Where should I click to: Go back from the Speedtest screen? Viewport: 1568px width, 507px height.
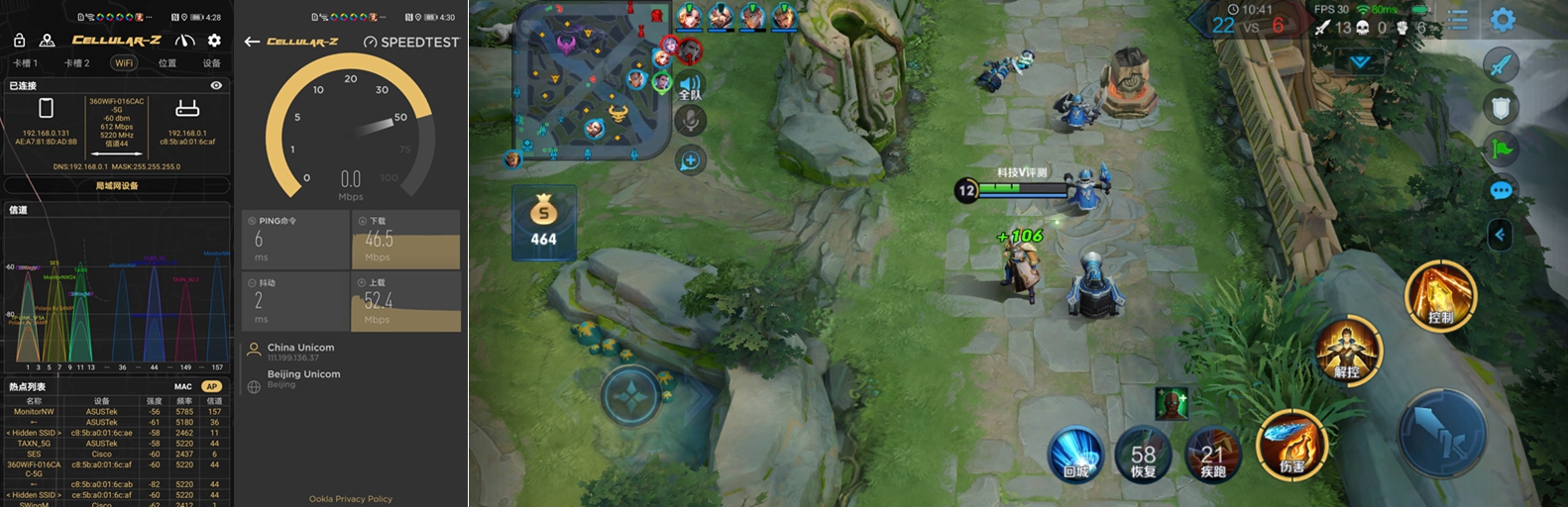coord(252,42)
